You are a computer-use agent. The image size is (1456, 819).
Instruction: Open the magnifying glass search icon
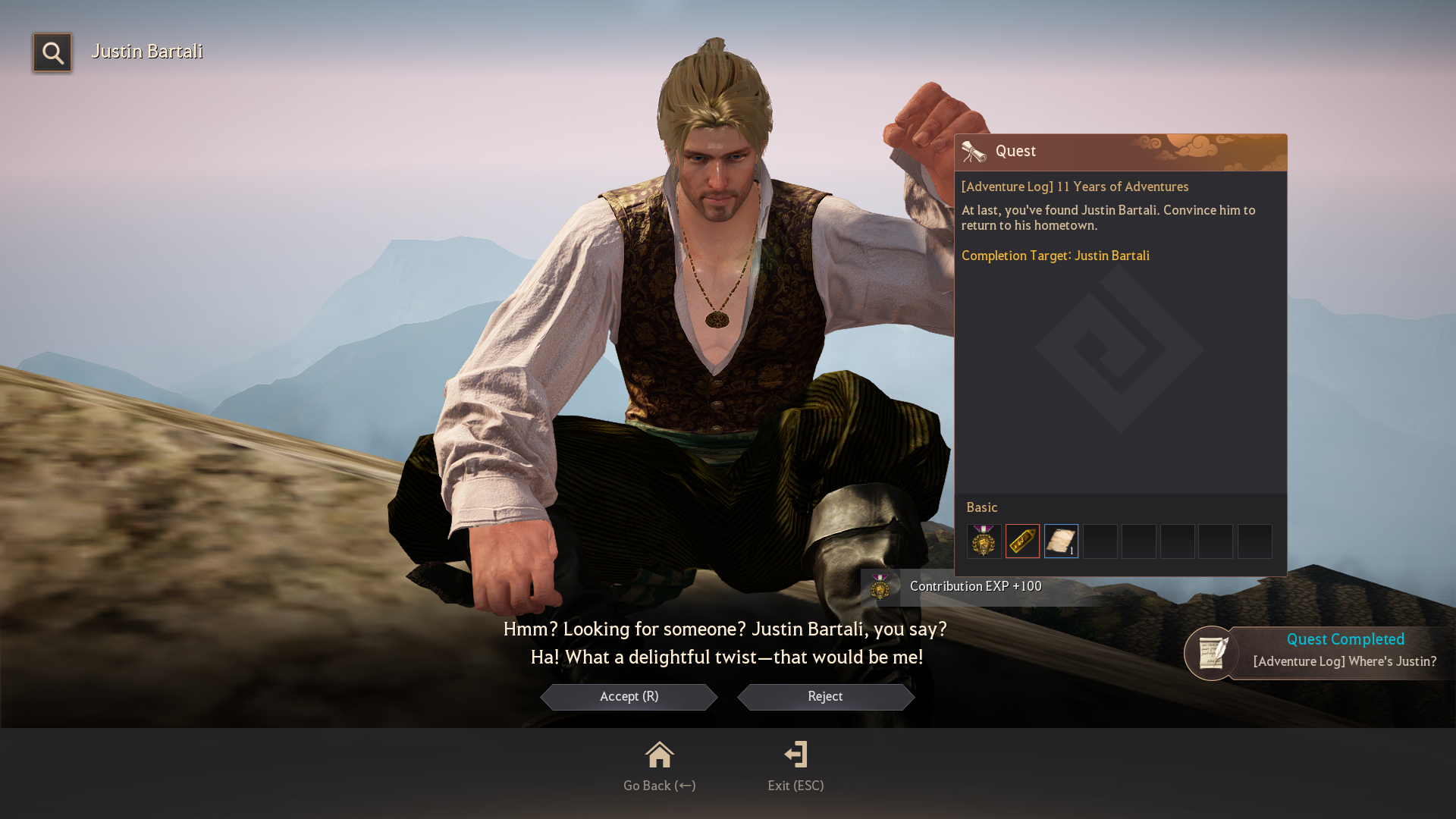coord(52,53)
